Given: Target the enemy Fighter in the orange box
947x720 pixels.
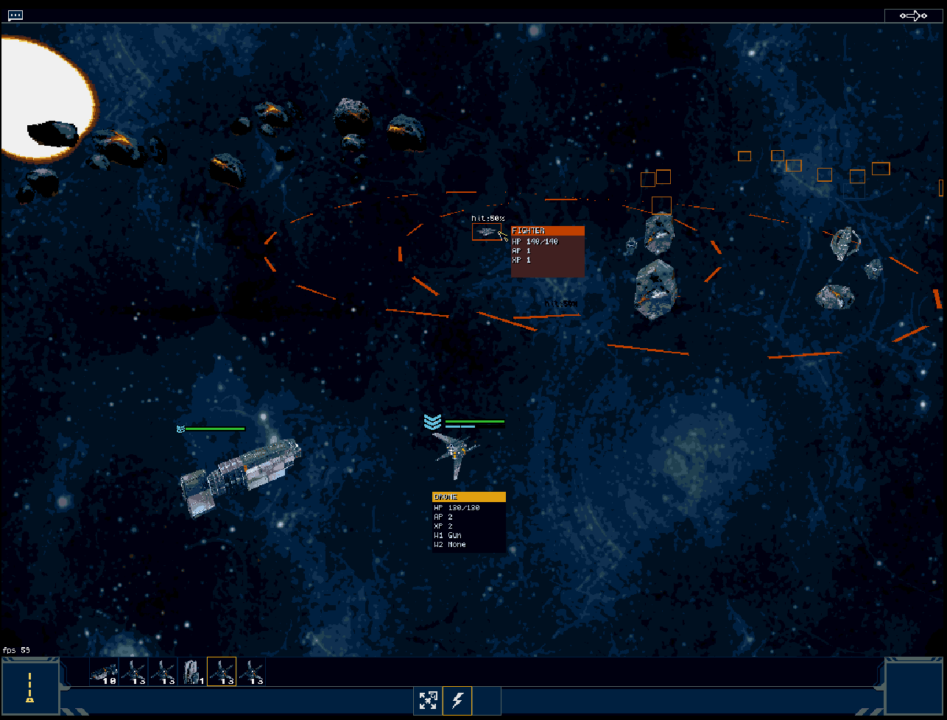Looking at the screenshot, I should point(487,232).
